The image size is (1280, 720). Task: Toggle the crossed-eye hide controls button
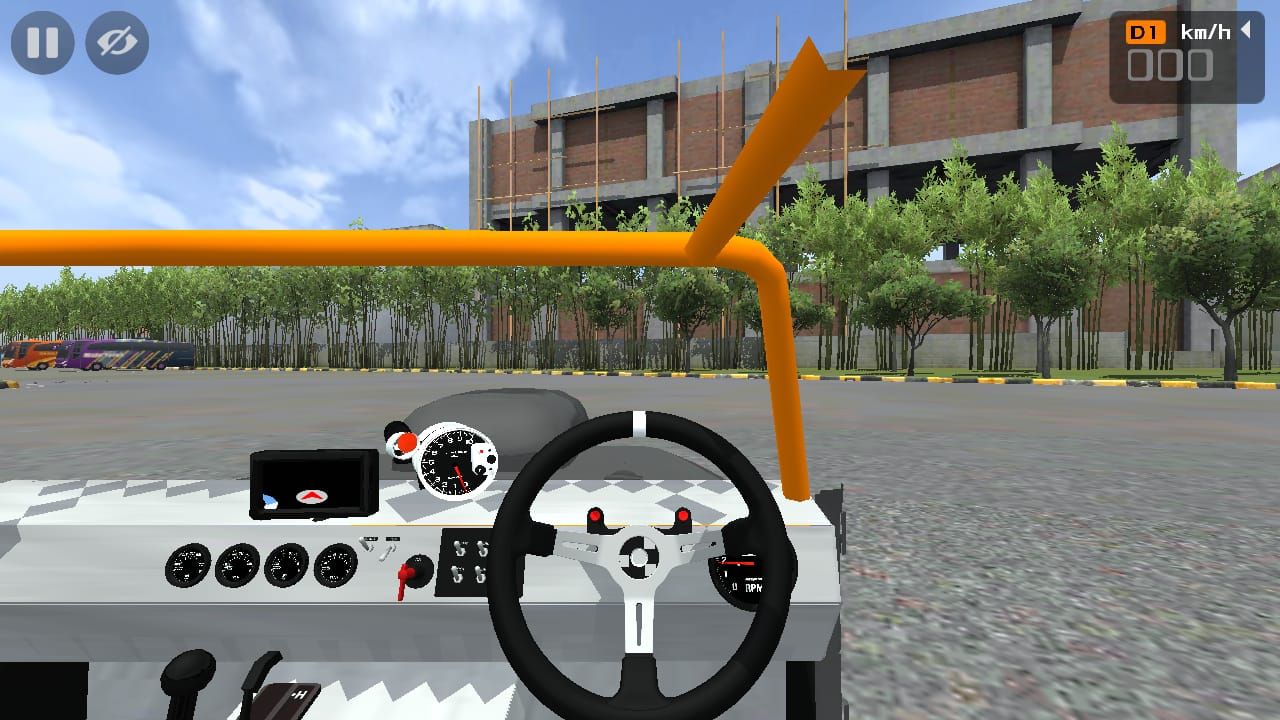pos(117,43)
